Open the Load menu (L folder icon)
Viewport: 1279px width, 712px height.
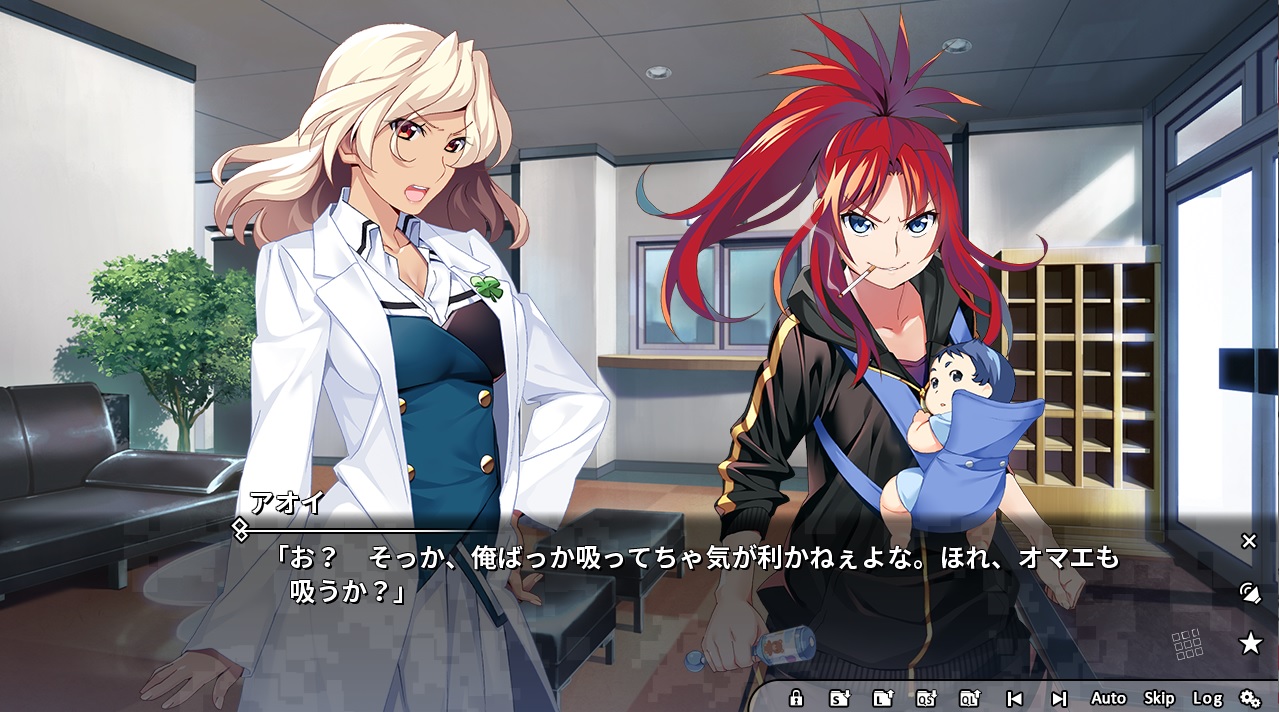883,698
